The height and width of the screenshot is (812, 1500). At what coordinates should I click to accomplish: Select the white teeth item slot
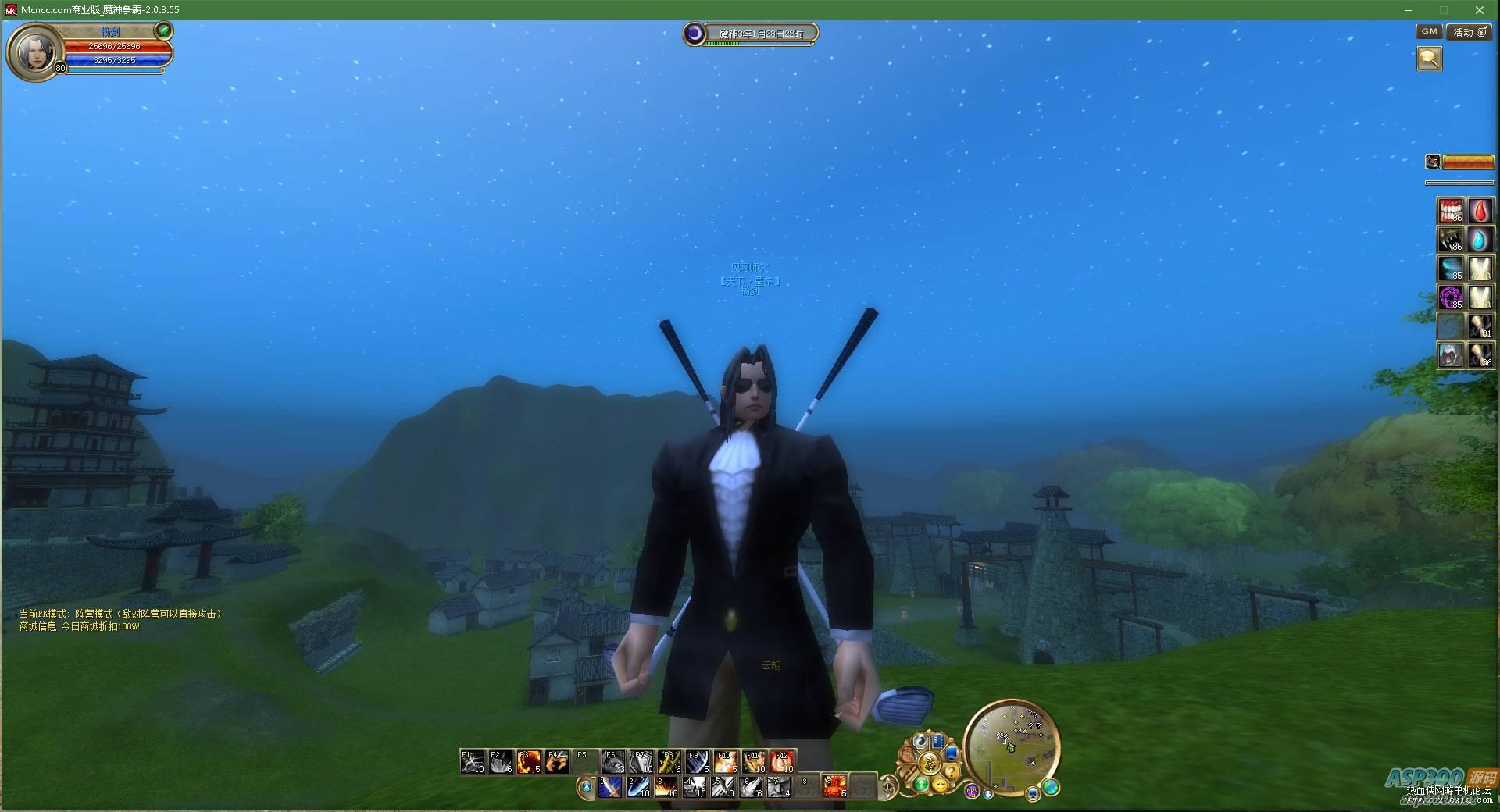coord(1451,210)
